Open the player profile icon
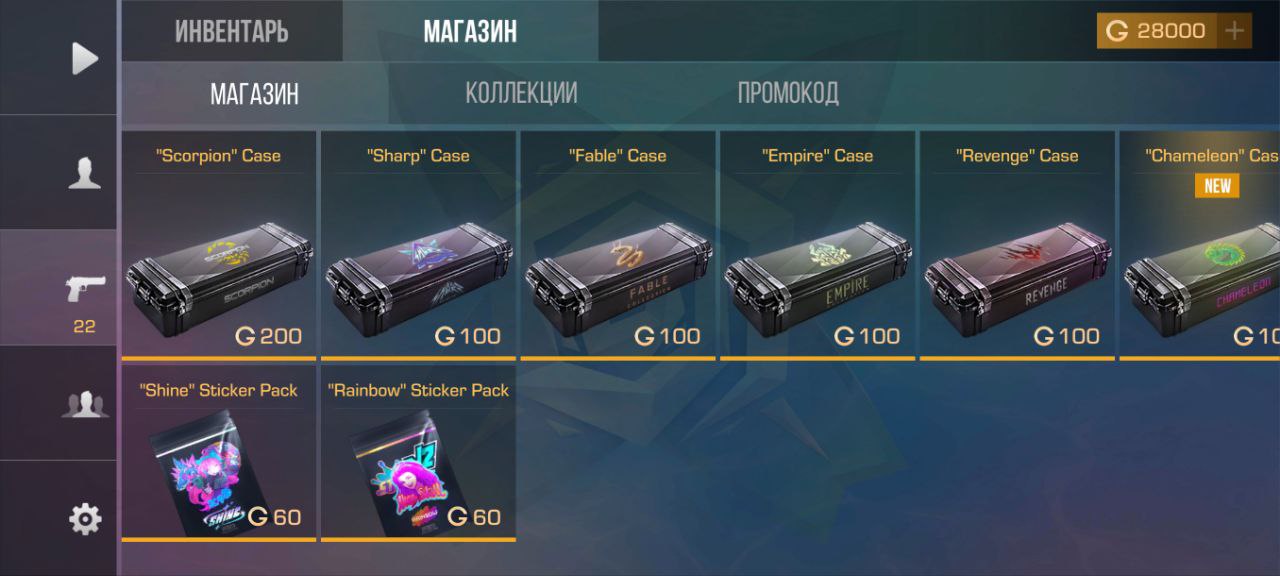1280x576 pixels. (x=84, y=173)
